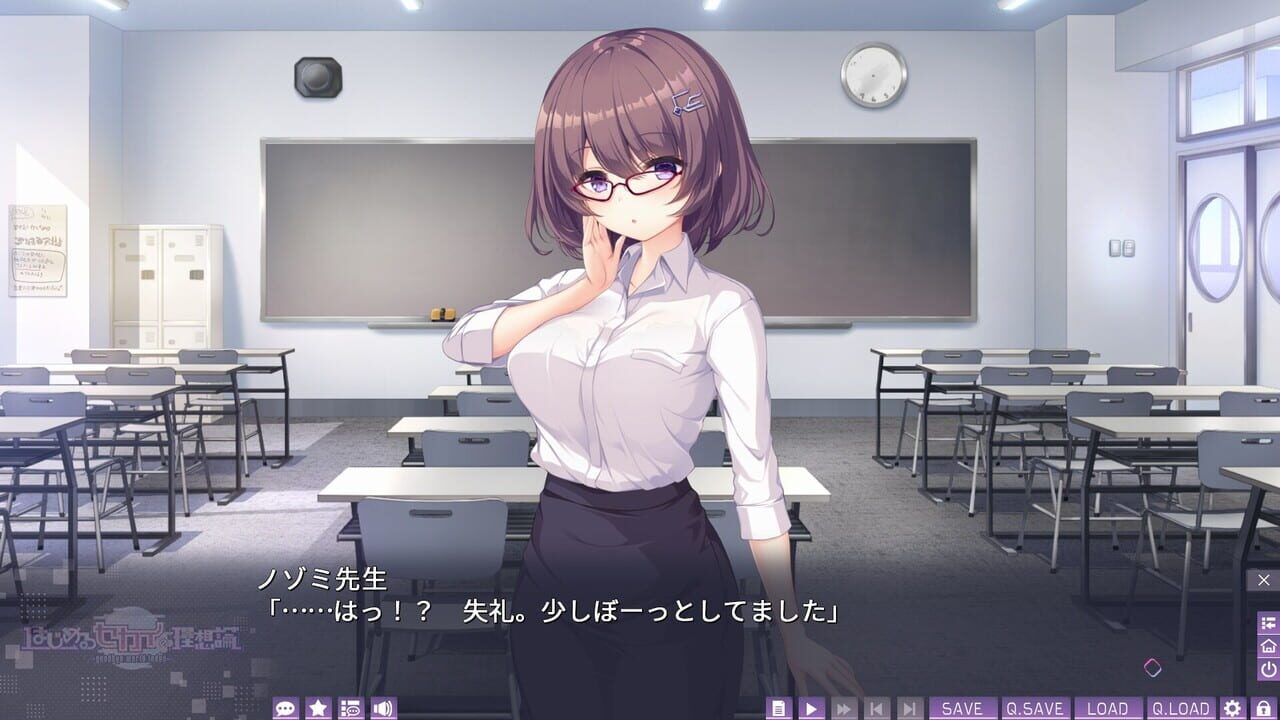Click the star favorites icon
1280x720 pixels.
317,706
